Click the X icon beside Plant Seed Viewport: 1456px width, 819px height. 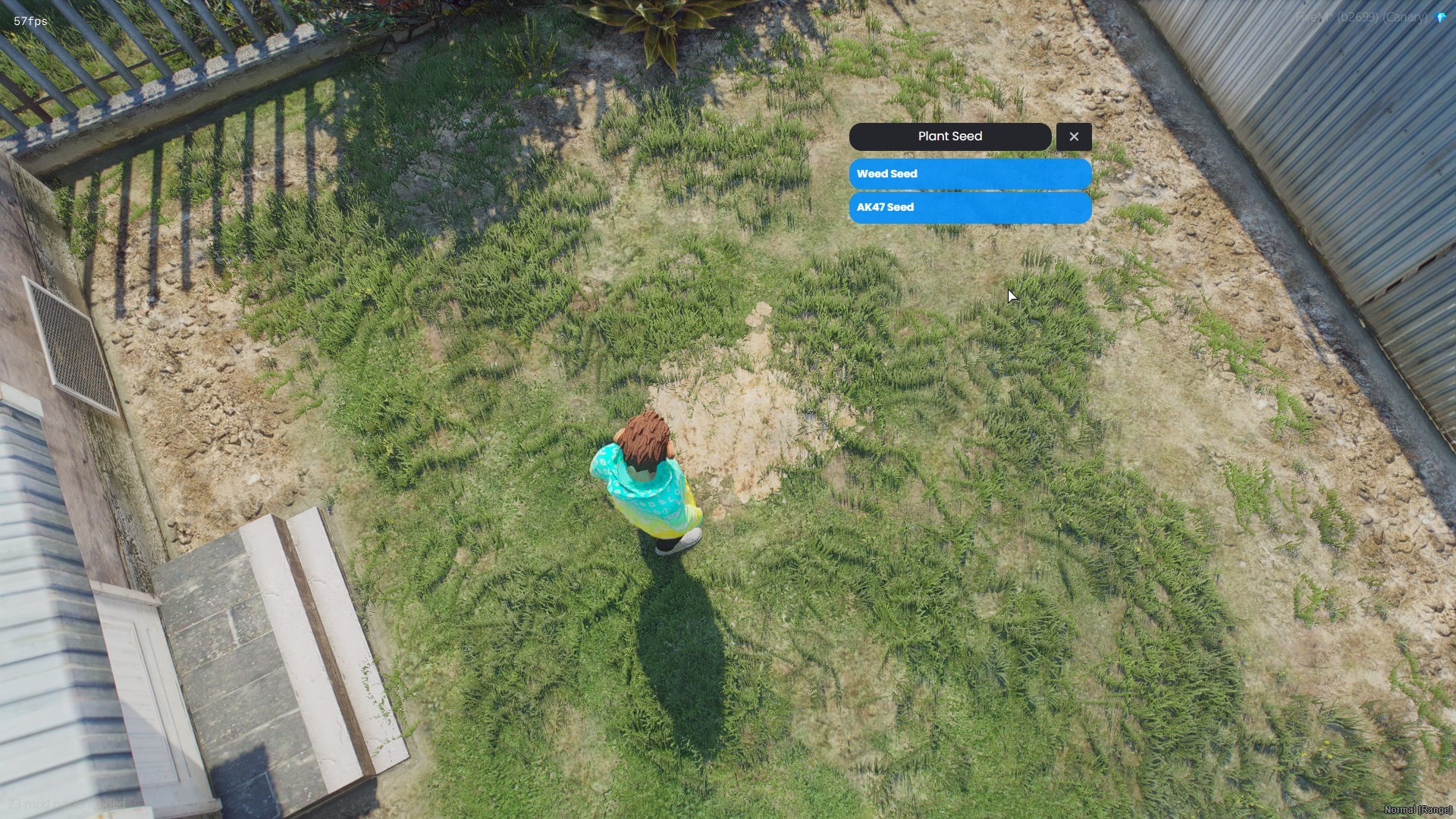point(1074,136)
